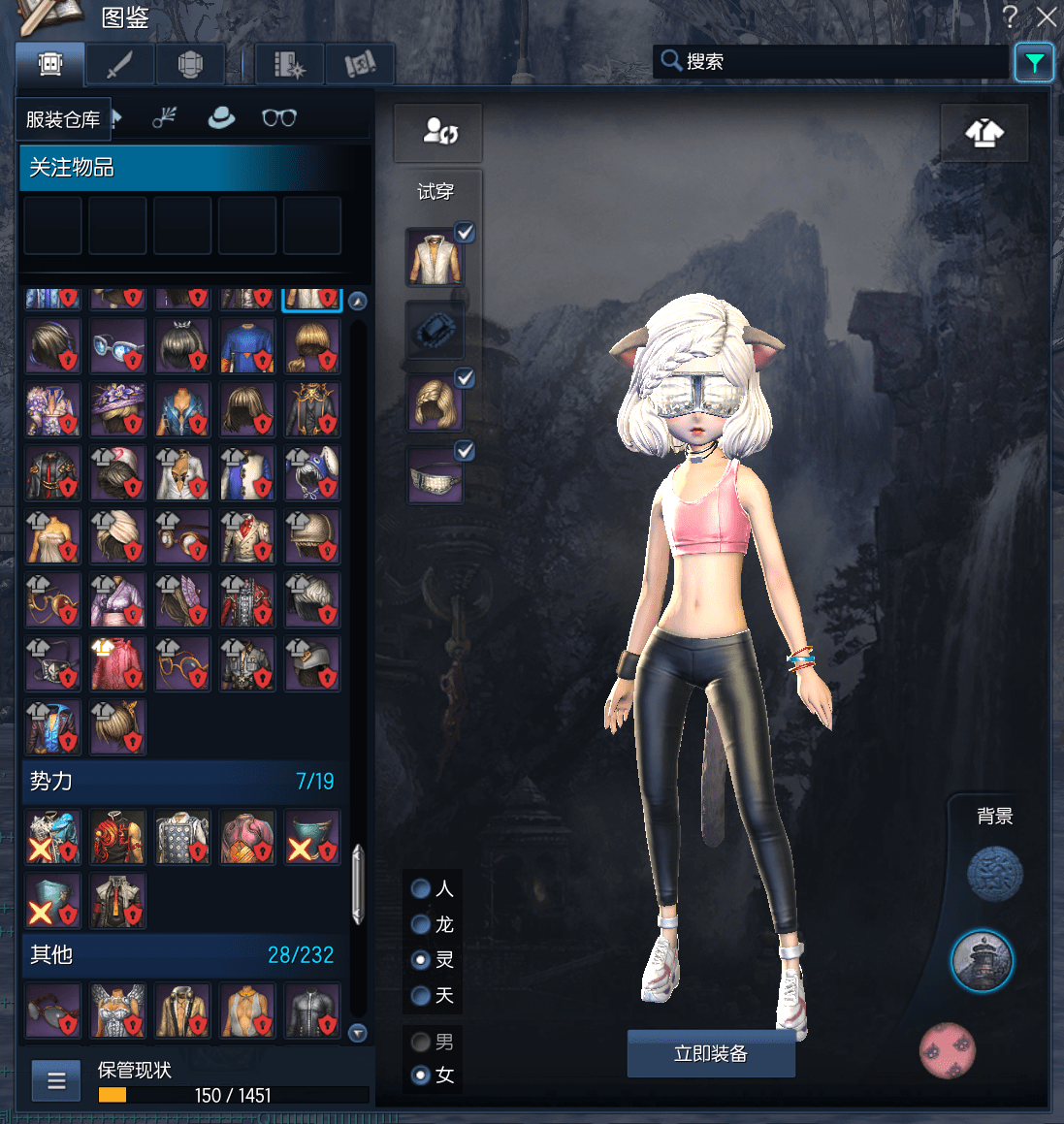Screen dimensions: 1064x1124
Task: Click 立即装备 to equip now
Action: click(x=711, y=1054)
